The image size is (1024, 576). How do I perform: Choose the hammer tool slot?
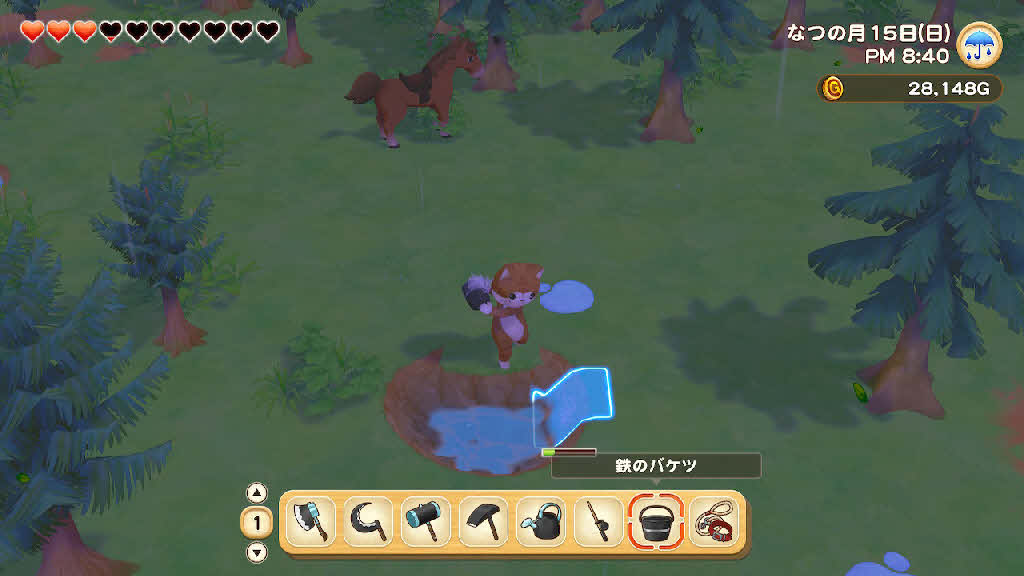click(x=425, y=521)
